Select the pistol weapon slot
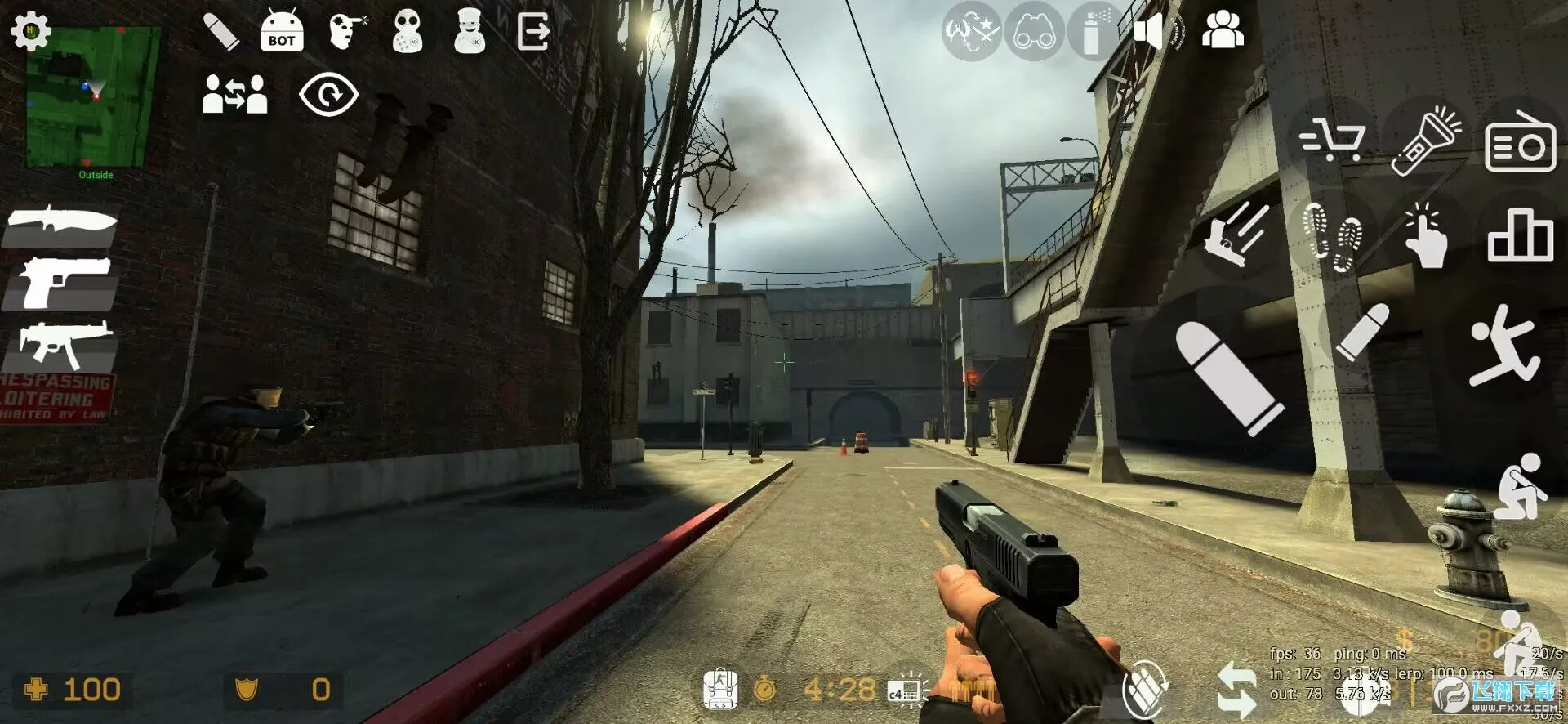This screenshot has height=724, width=1568. pos(62,283)
